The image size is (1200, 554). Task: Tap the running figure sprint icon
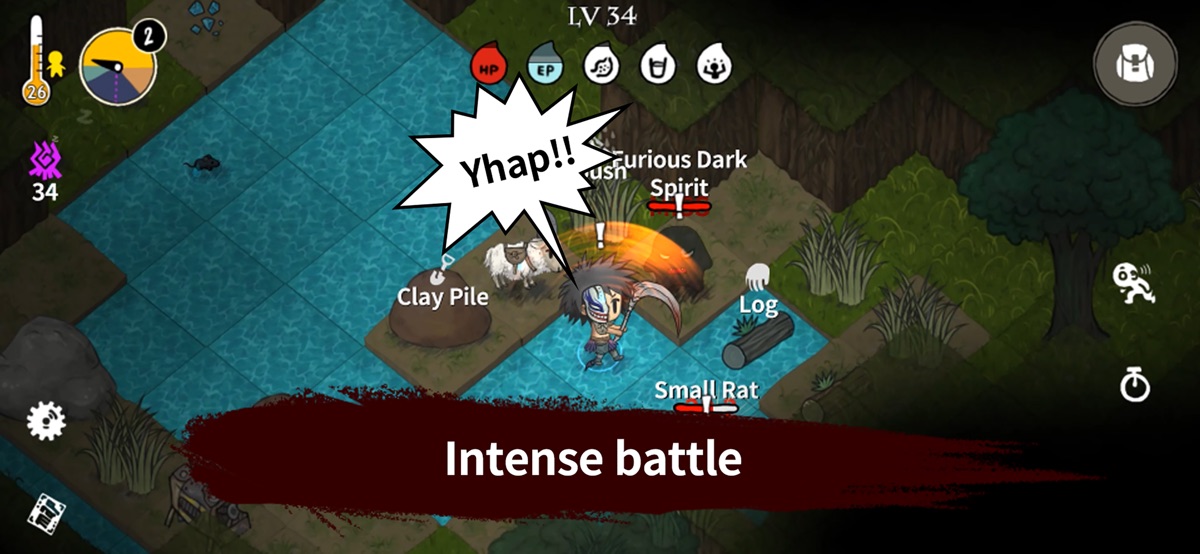point(1134,285)
